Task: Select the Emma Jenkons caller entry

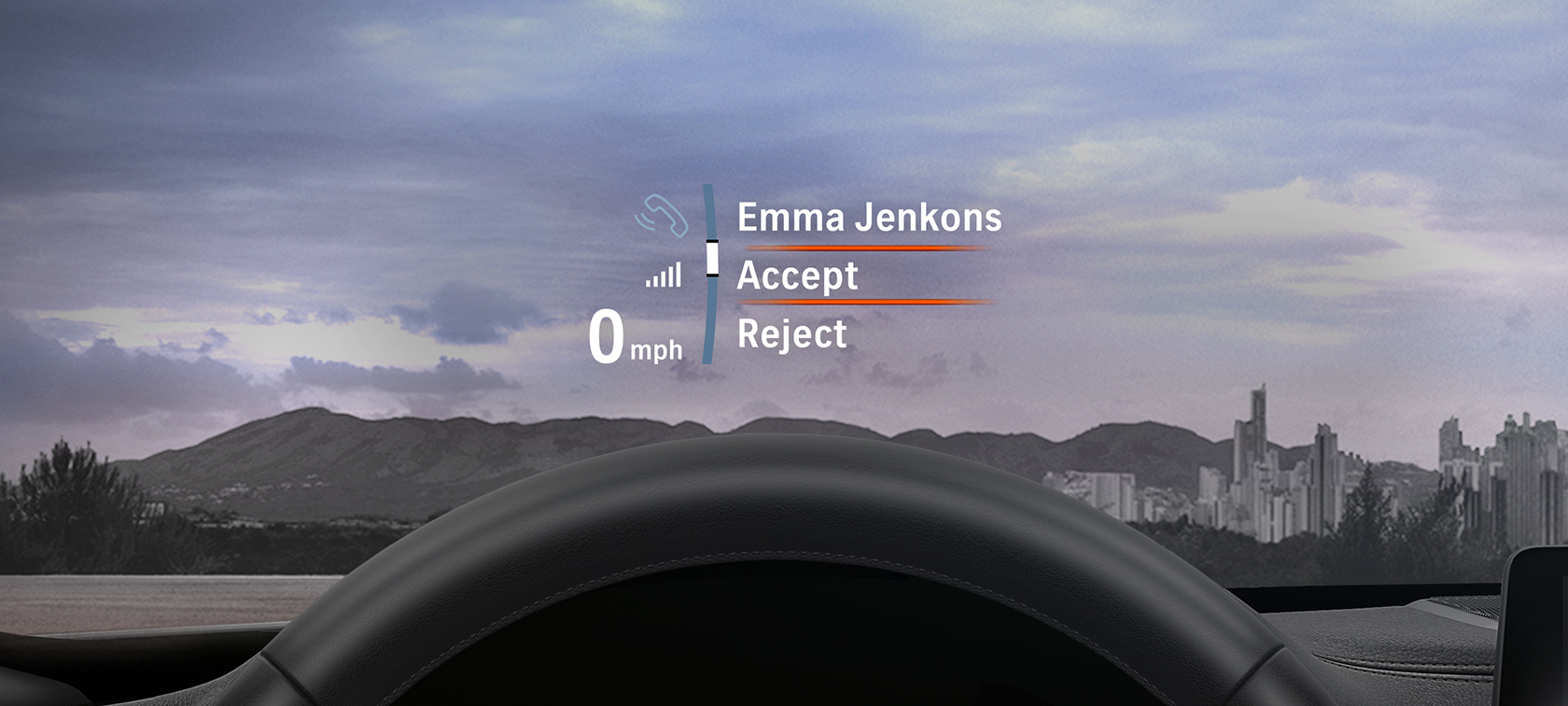Action: [x=869, y=218]
